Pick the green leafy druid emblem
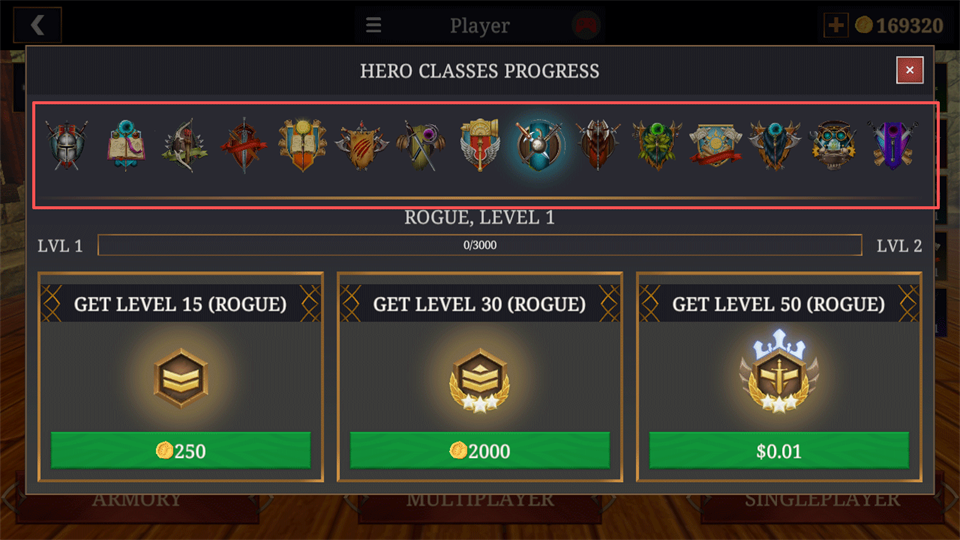 pos(656,146)
